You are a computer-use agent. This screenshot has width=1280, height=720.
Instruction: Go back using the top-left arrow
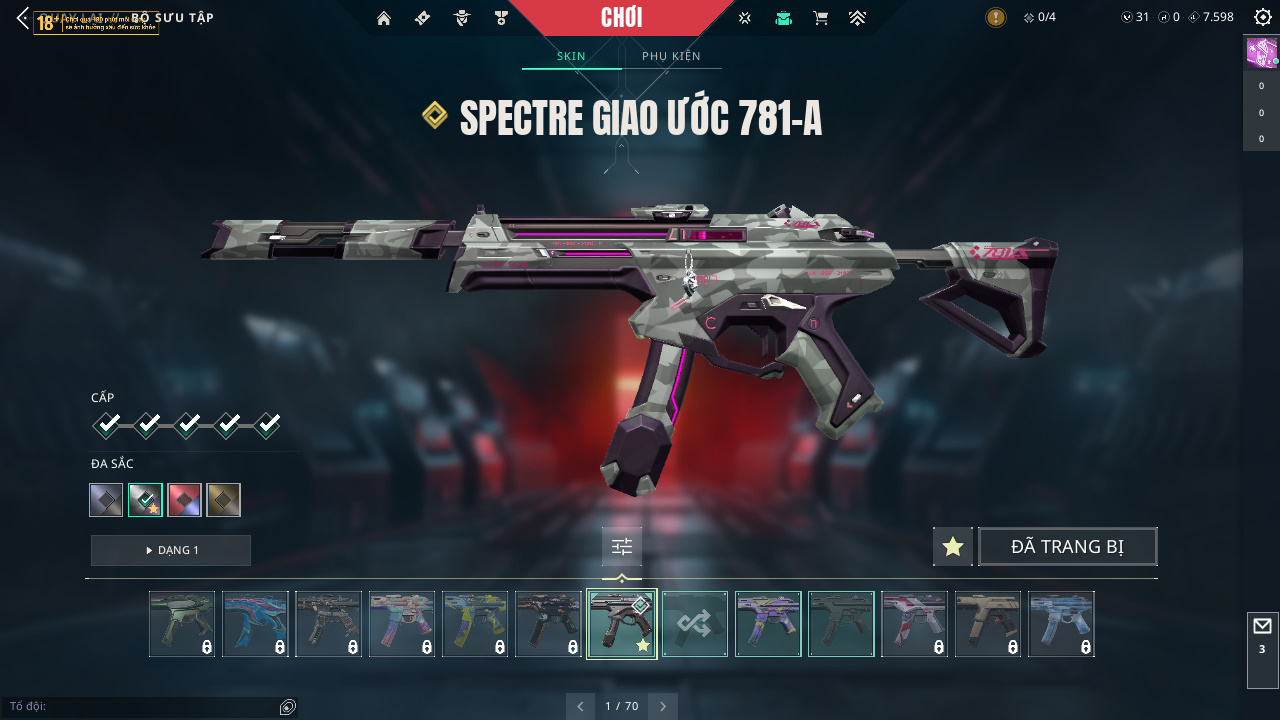pos(22,18)
